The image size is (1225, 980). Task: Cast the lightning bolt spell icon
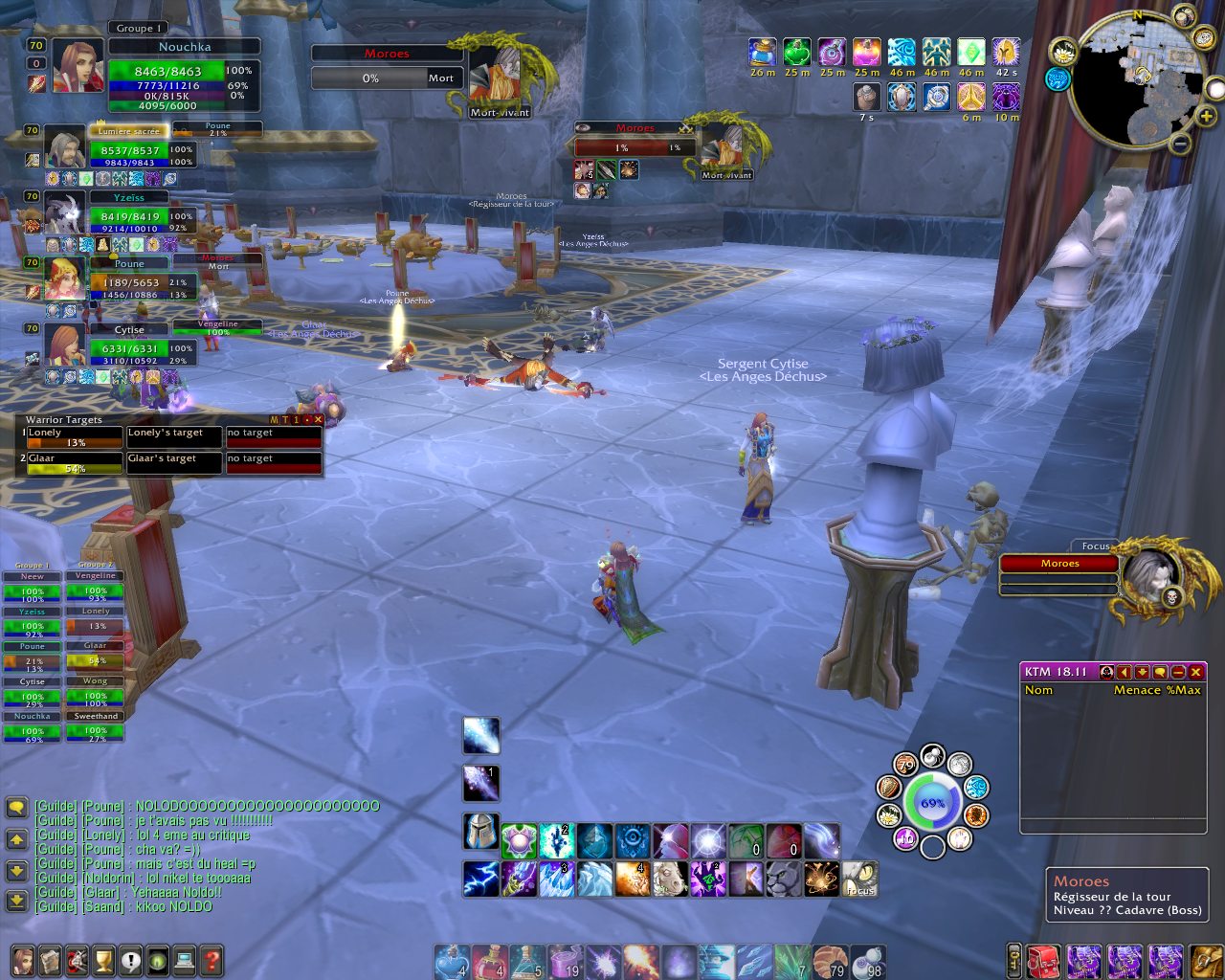481,879
